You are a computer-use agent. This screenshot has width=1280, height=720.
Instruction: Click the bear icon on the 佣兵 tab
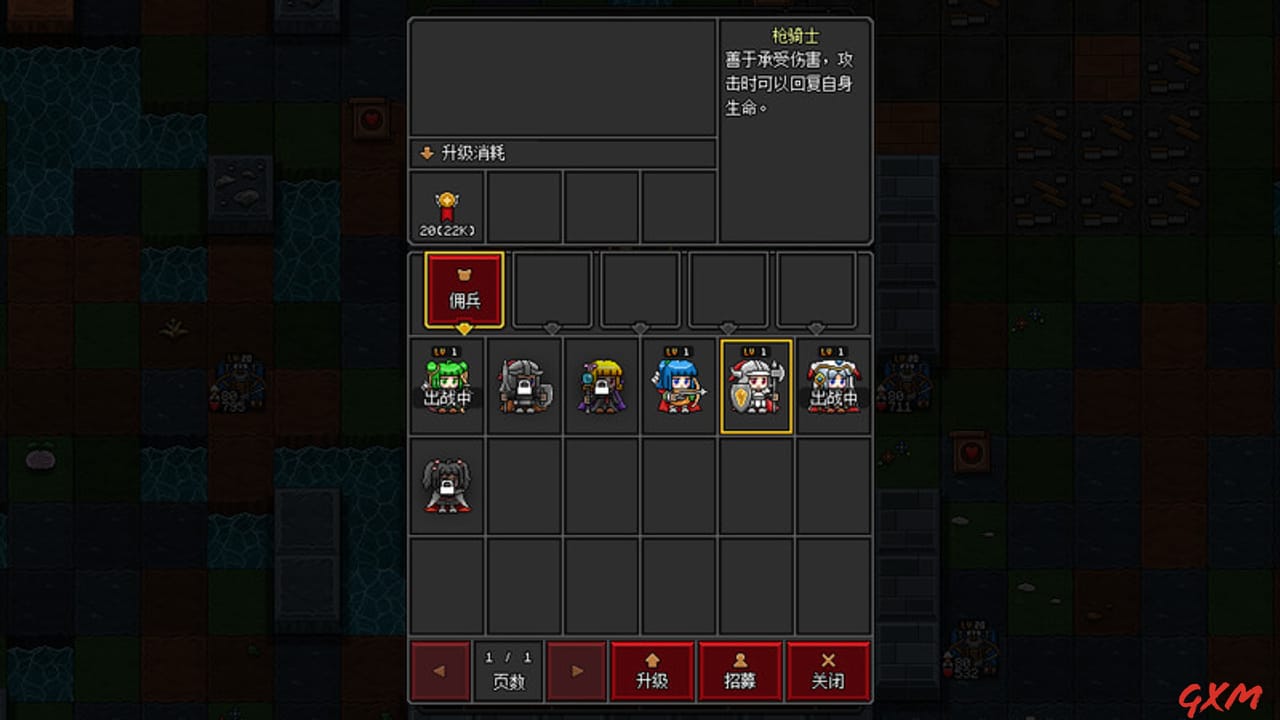tap(463, 272)
